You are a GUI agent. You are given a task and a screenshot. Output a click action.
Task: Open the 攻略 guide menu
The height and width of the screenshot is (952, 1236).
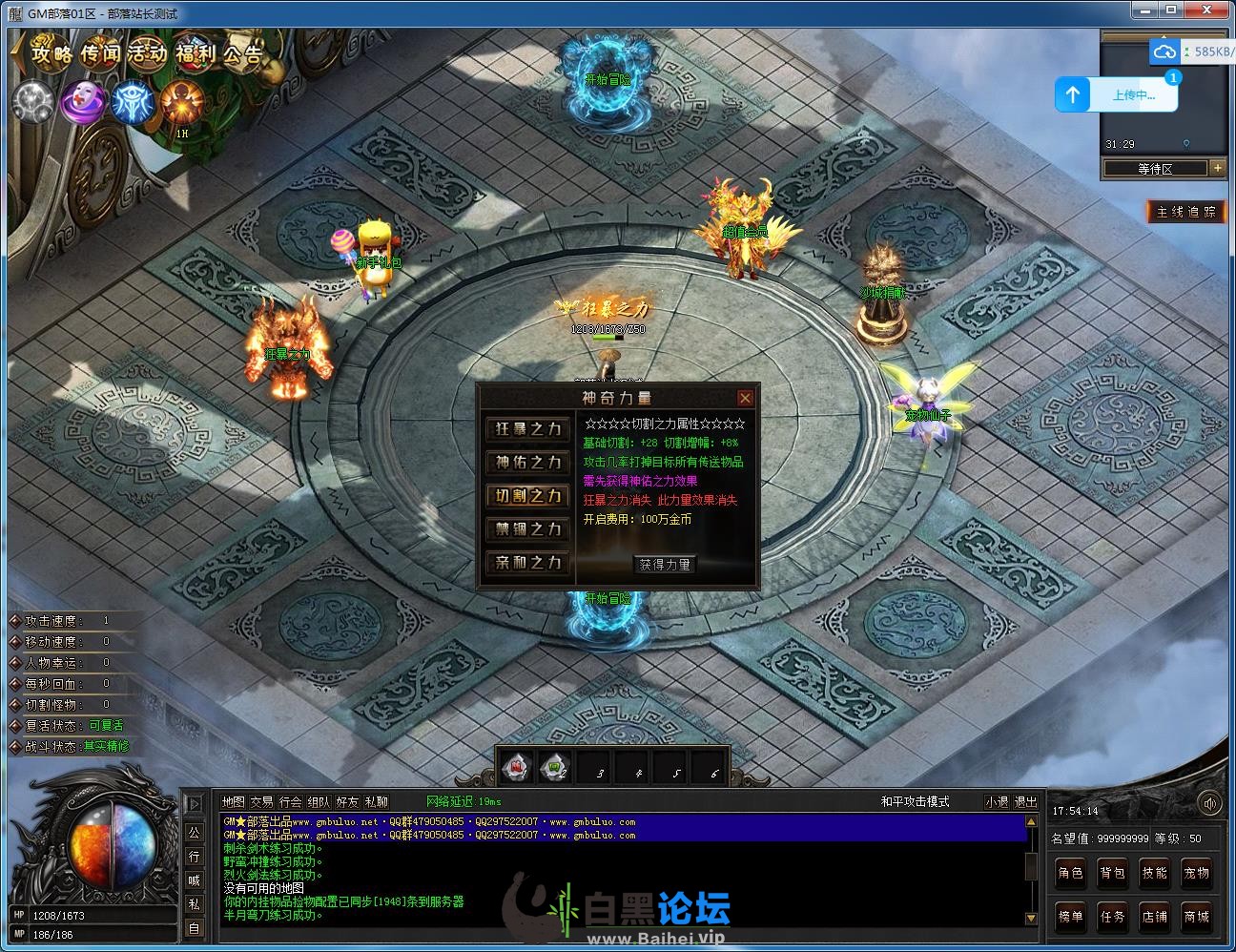(52, 53)
